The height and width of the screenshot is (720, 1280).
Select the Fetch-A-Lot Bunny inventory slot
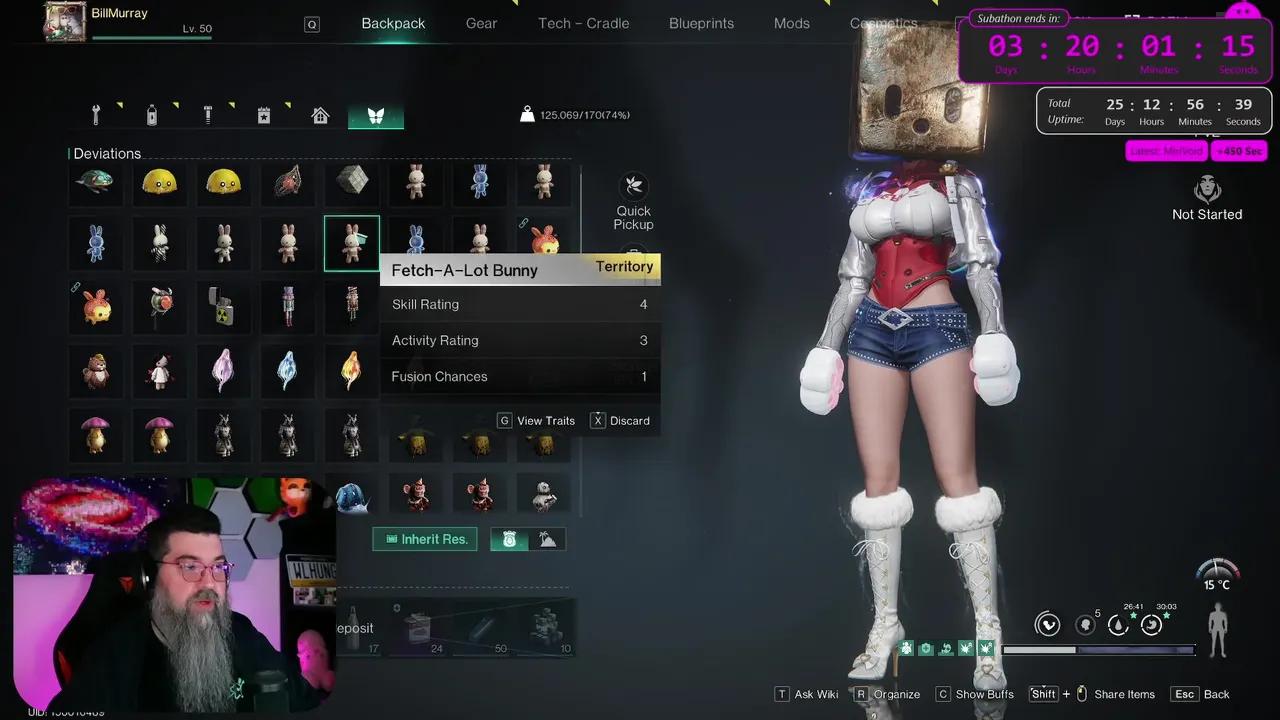pyautogui.click(x=351, y=242)
